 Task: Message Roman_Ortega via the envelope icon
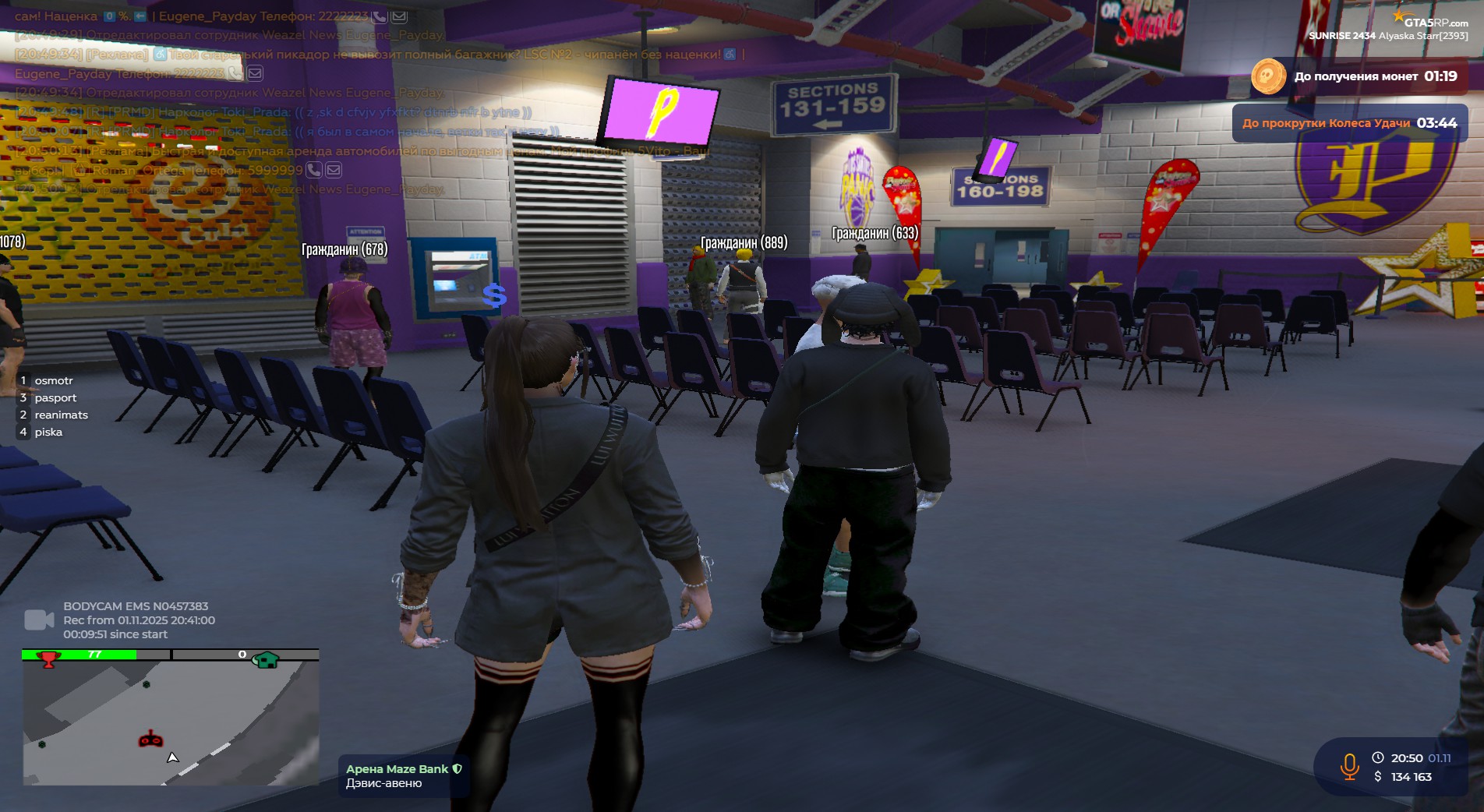click(x=334, y=170)
